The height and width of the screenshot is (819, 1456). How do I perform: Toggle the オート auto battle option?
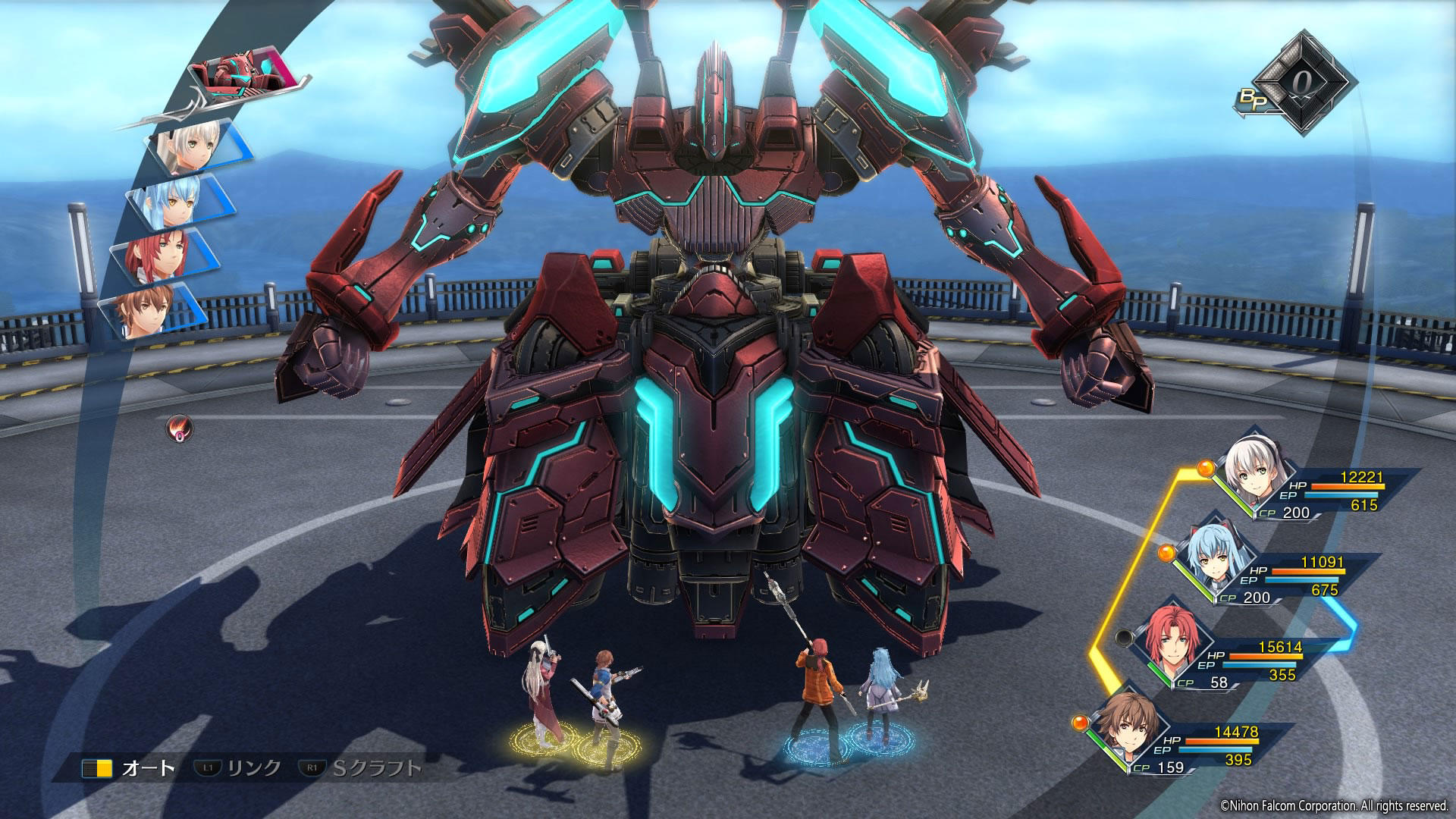coord(130,768)
